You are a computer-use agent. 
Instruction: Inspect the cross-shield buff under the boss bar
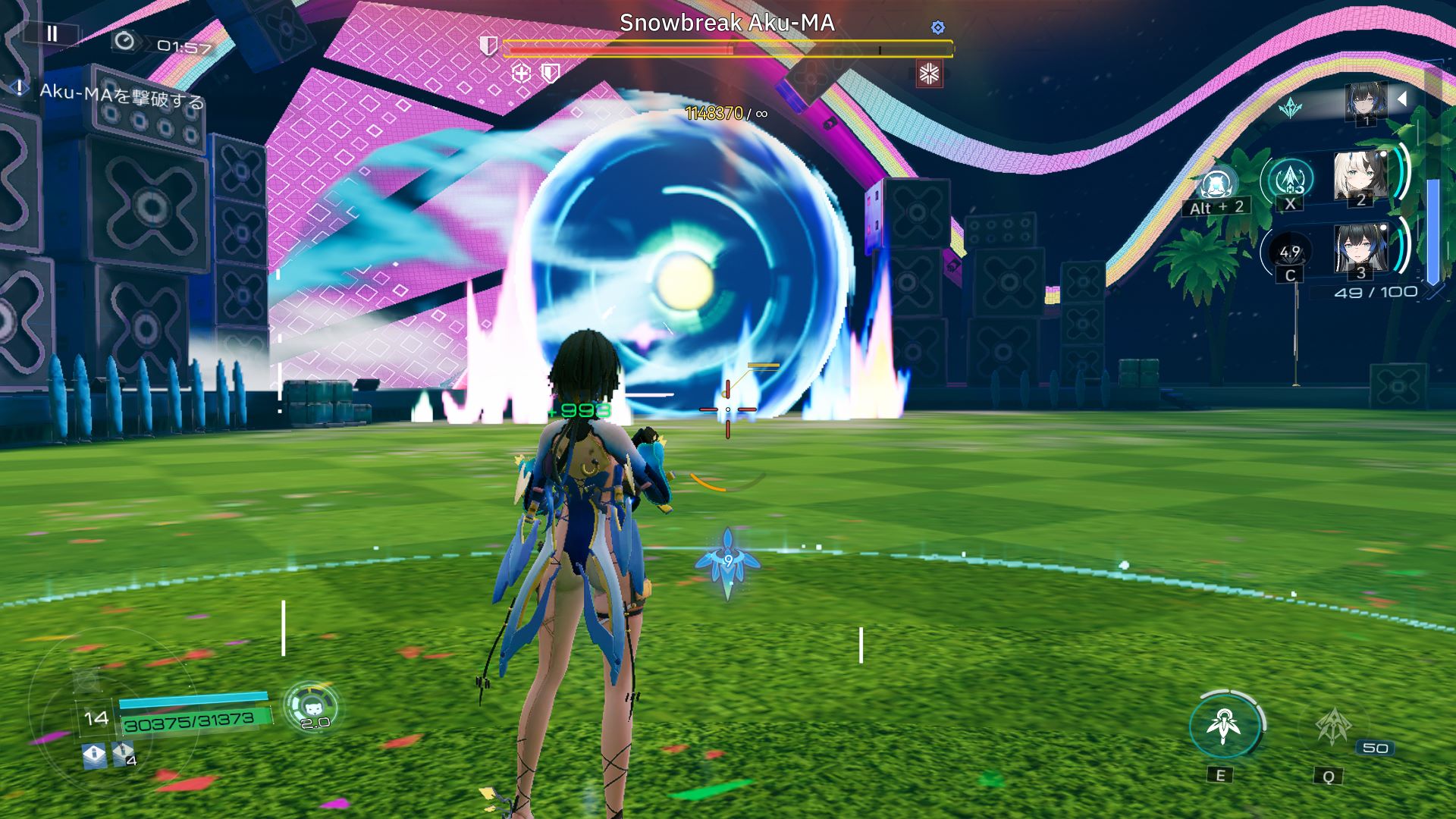coord(521,74)
